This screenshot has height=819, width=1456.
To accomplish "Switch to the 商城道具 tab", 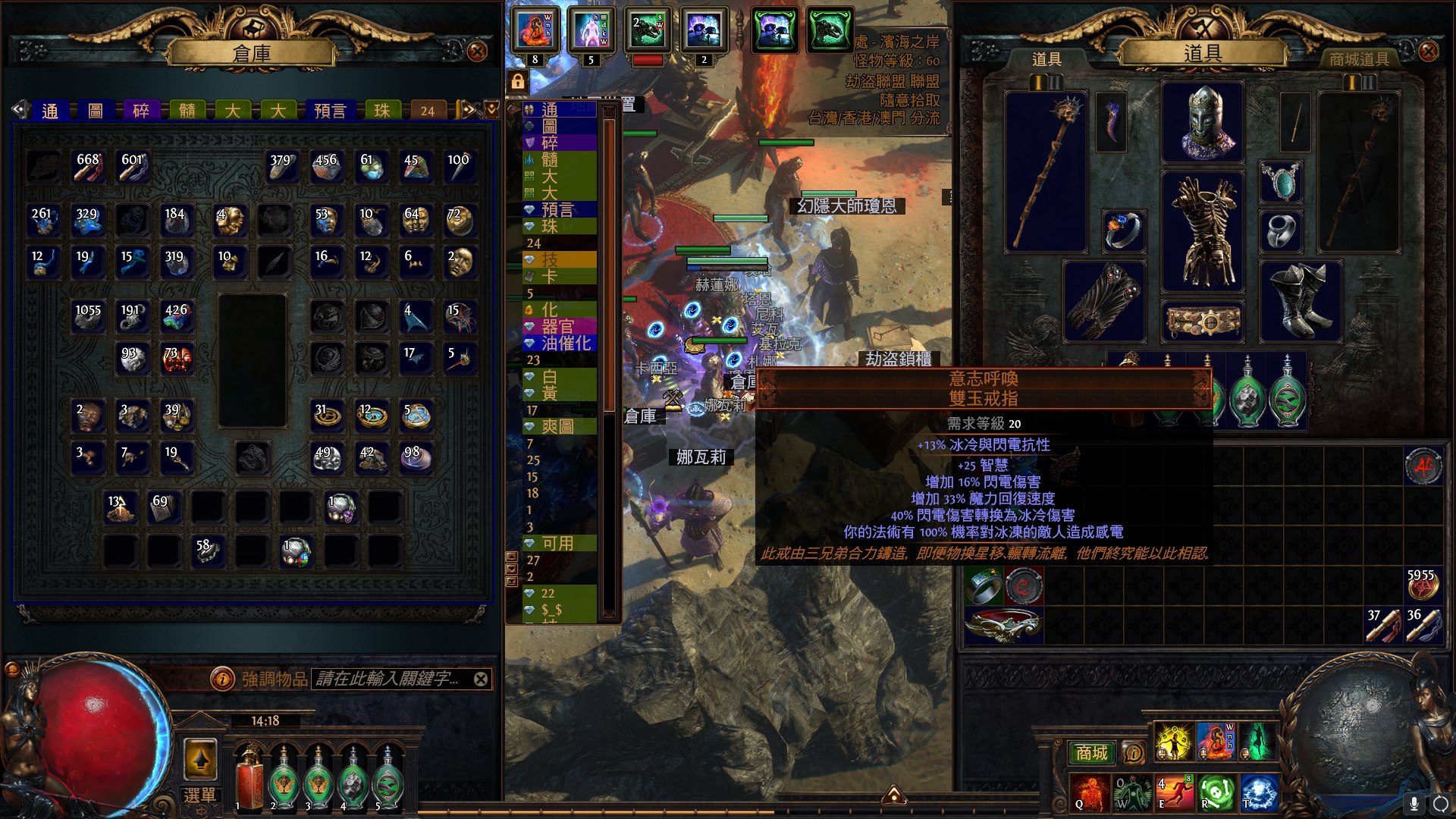I will (x=1359, y=59).
